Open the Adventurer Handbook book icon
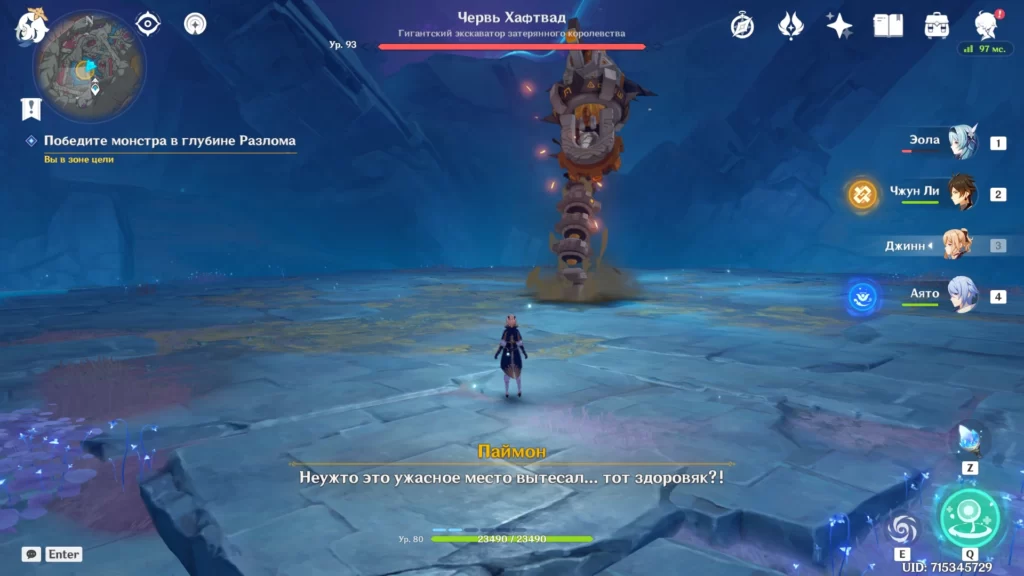The height and width of the screenshot is (576, 1024). coord(888,25)
